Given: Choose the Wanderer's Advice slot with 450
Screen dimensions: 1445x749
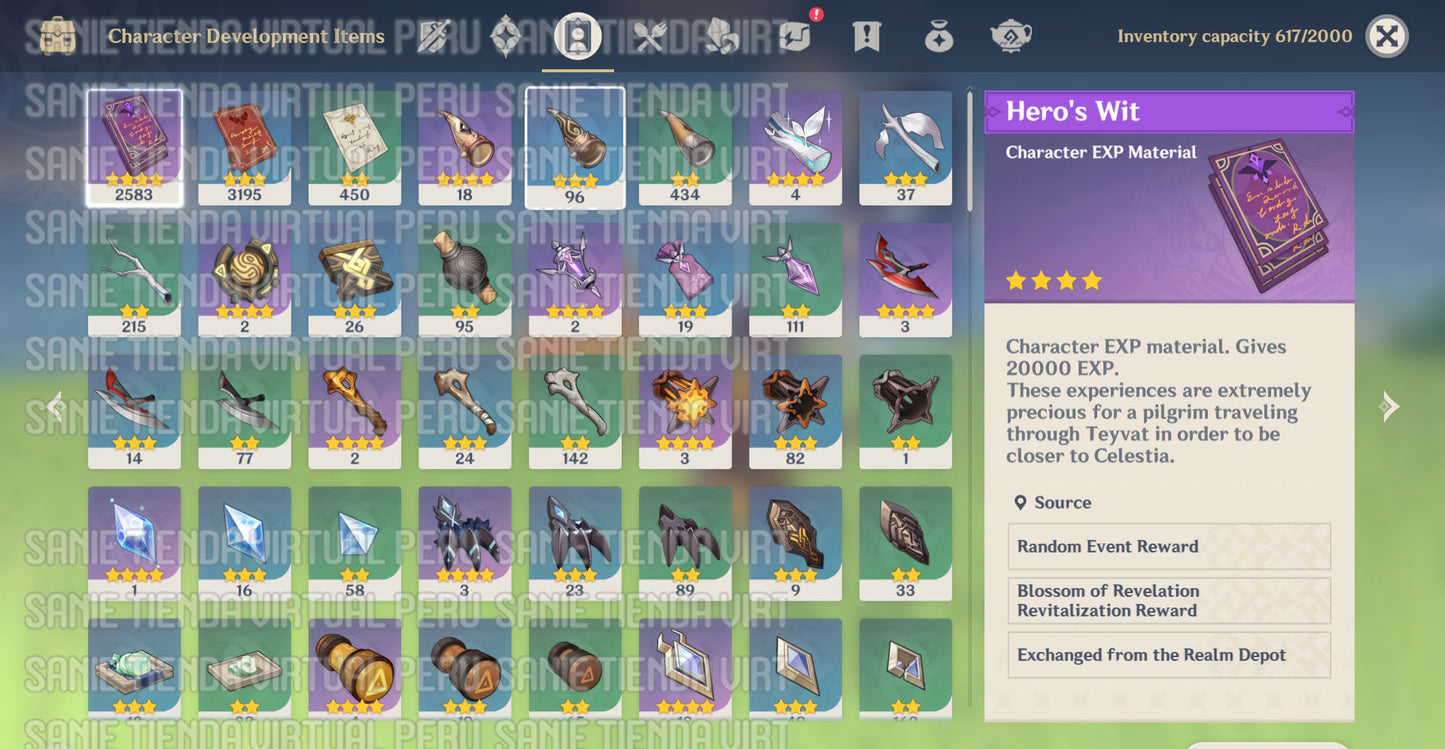Looking at the screenshot, I should (354, 147).
